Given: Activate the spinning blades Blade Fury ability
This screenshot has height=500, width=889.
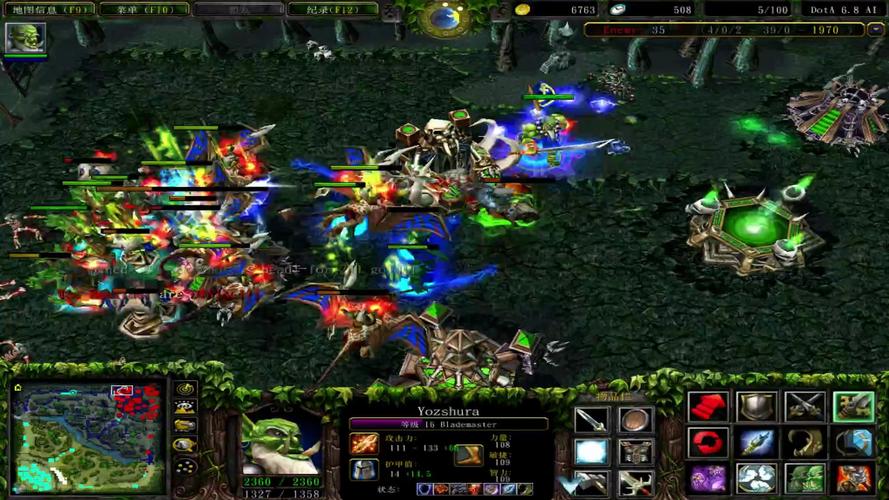Looking at the screenshot, I should pyautogui.click(x=756, y=477).
